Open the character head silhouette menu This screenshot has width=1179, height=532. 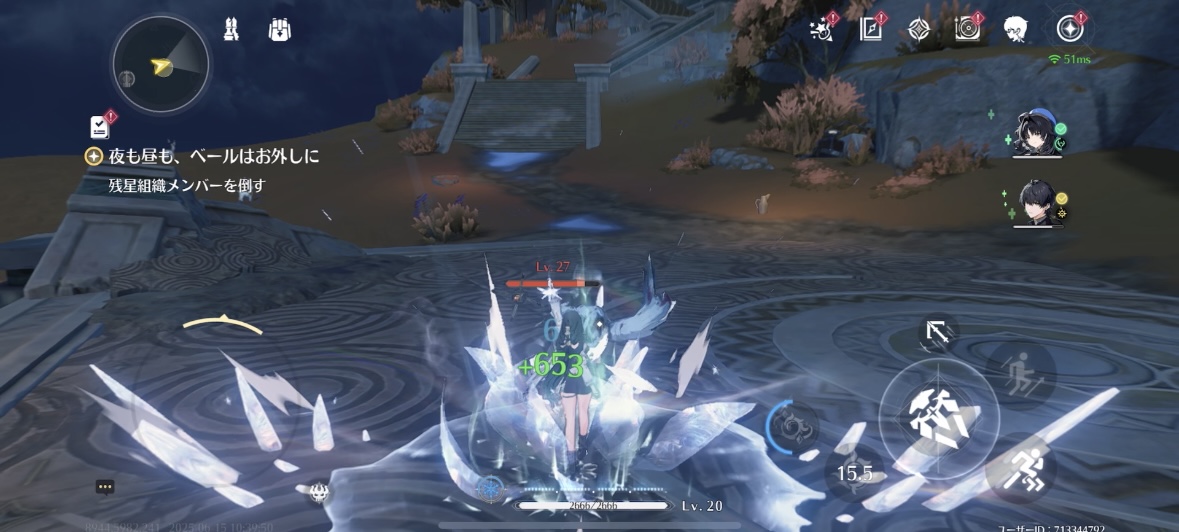pyautogui.click(x=1016, y=29)
